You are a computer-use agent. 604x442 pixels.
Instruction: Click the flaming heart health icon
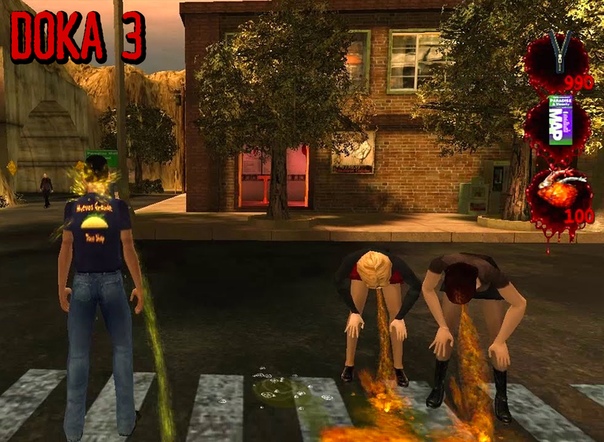point(558,190)
